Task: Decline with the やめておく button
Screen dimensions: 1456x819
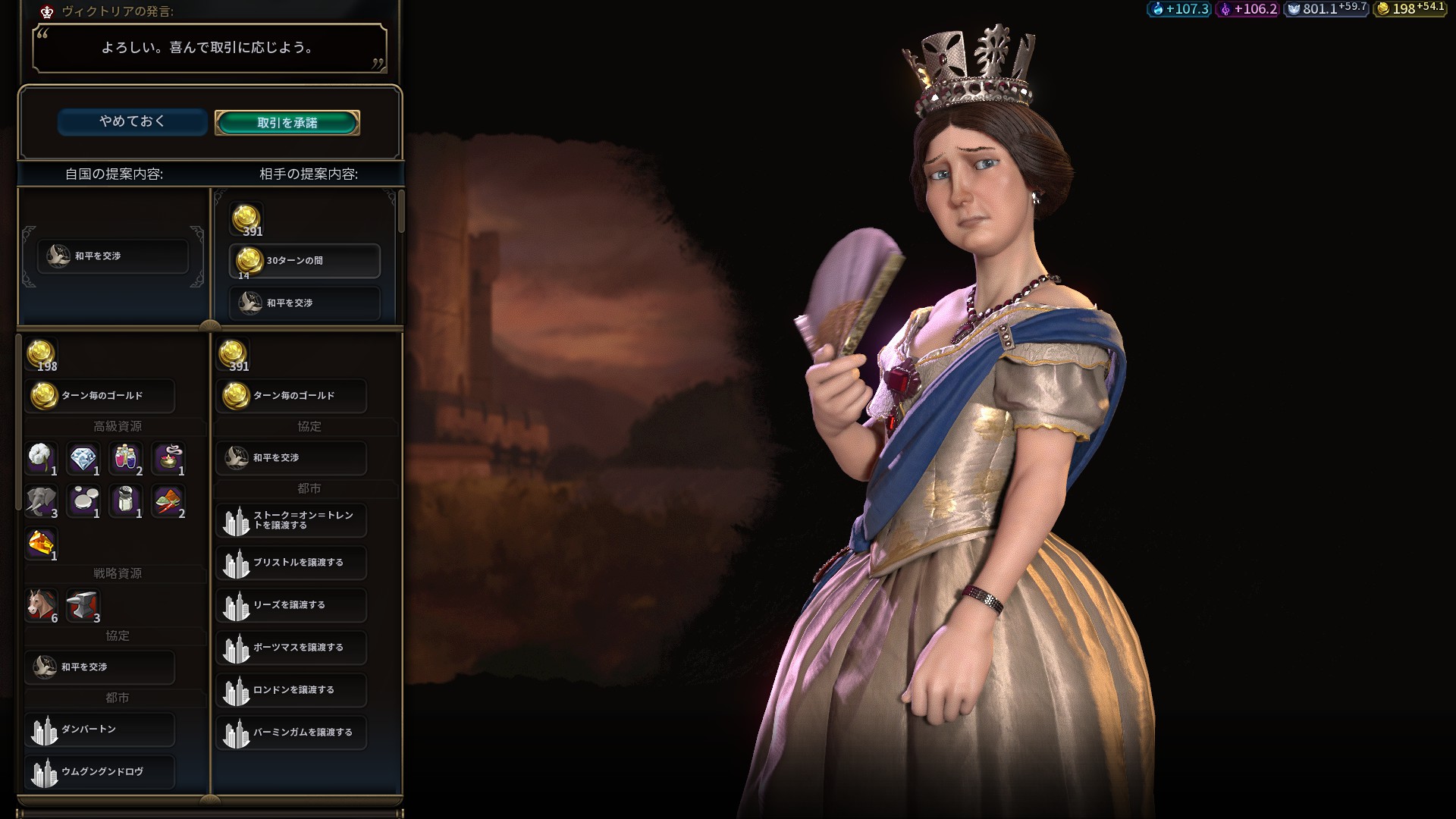Action: click(x=132, y=121)
